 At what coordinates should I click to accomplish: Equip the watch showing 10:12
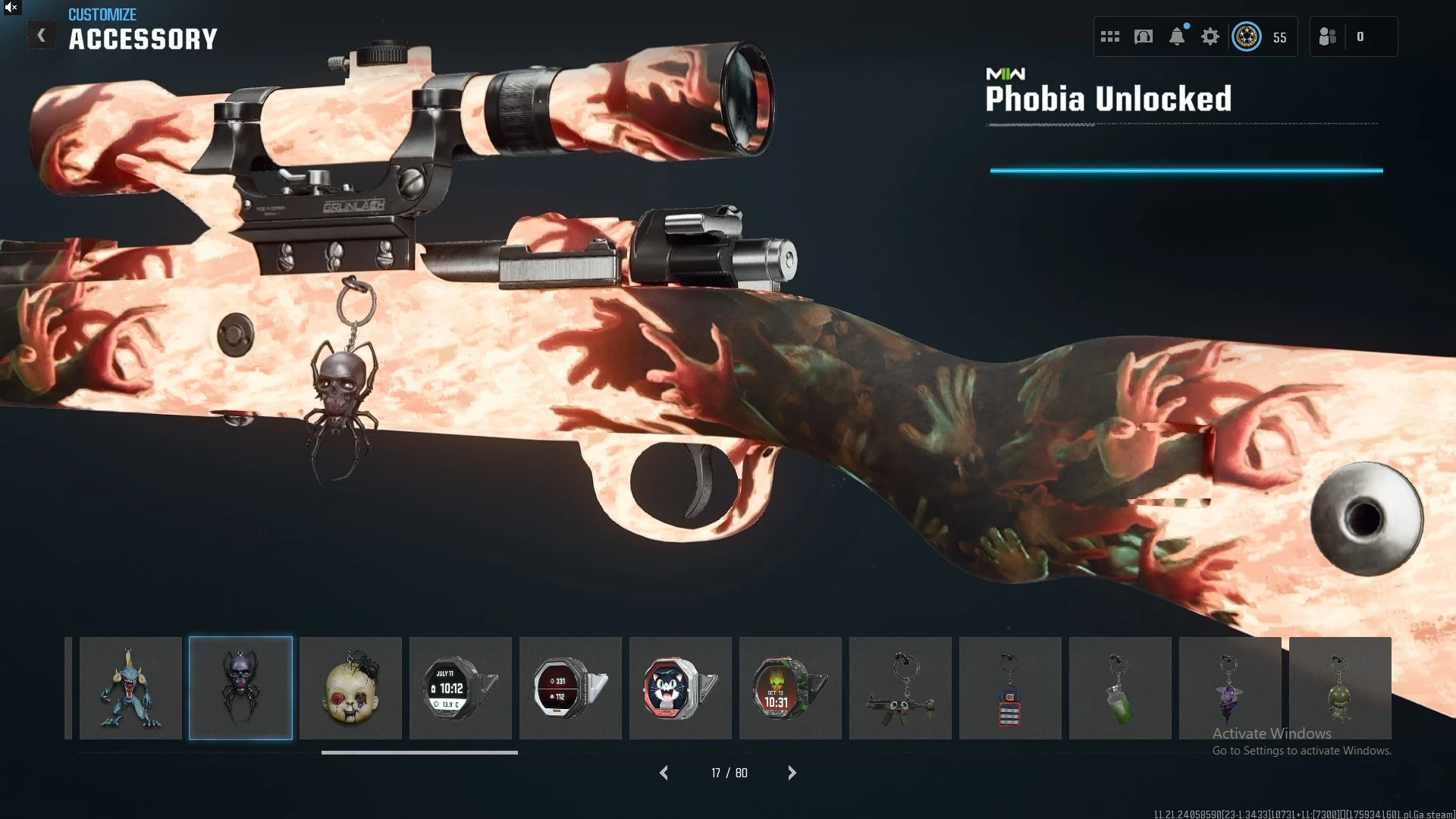(460, 689)
